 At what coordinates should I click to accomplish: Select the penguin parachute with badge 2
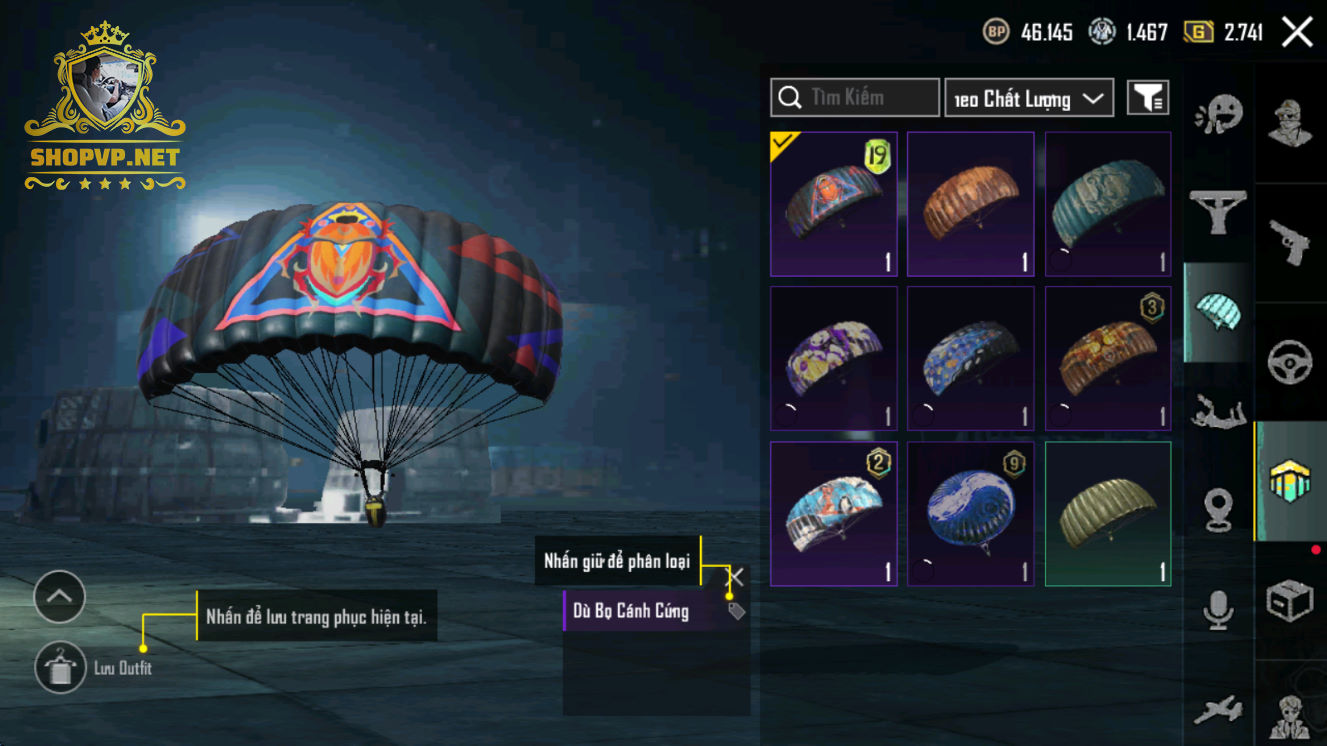click(x=833, y=514)
